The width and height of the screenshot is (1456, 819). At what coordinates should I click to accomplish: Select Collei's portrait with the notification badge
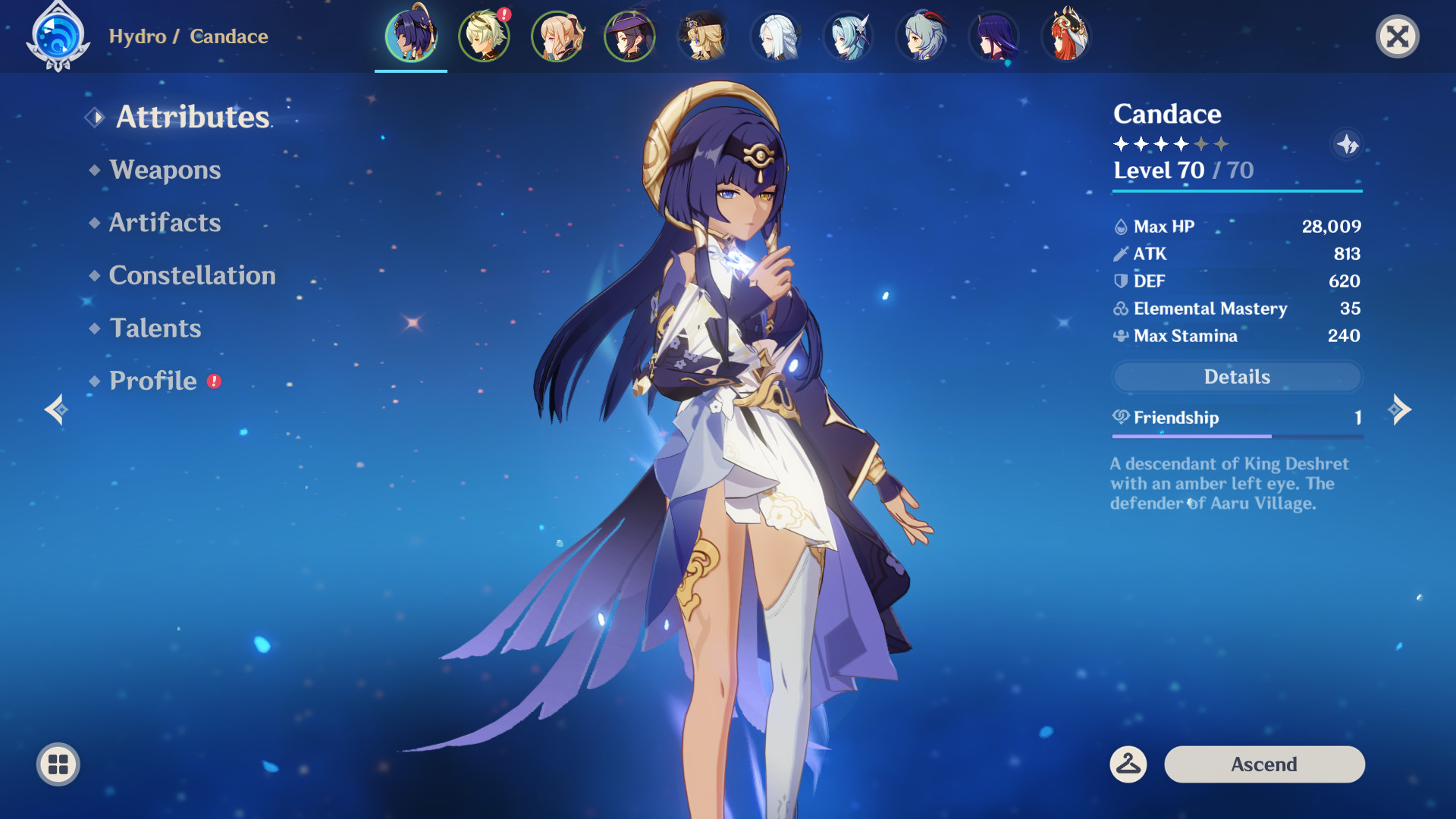click(484, 36)
